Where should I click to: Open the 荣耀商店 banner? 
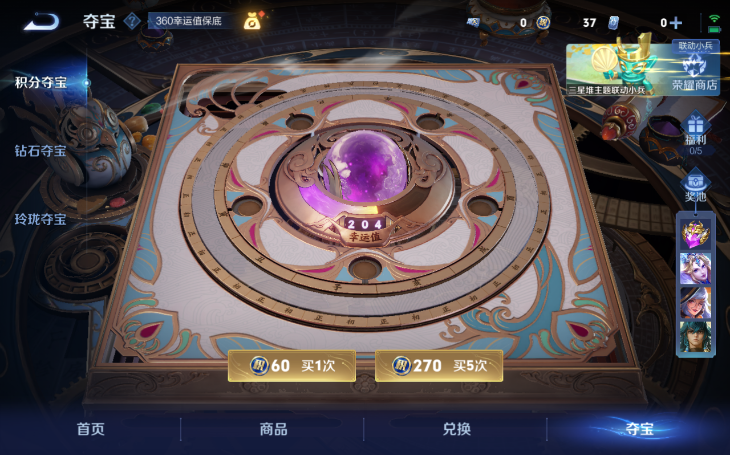point(644,68)
